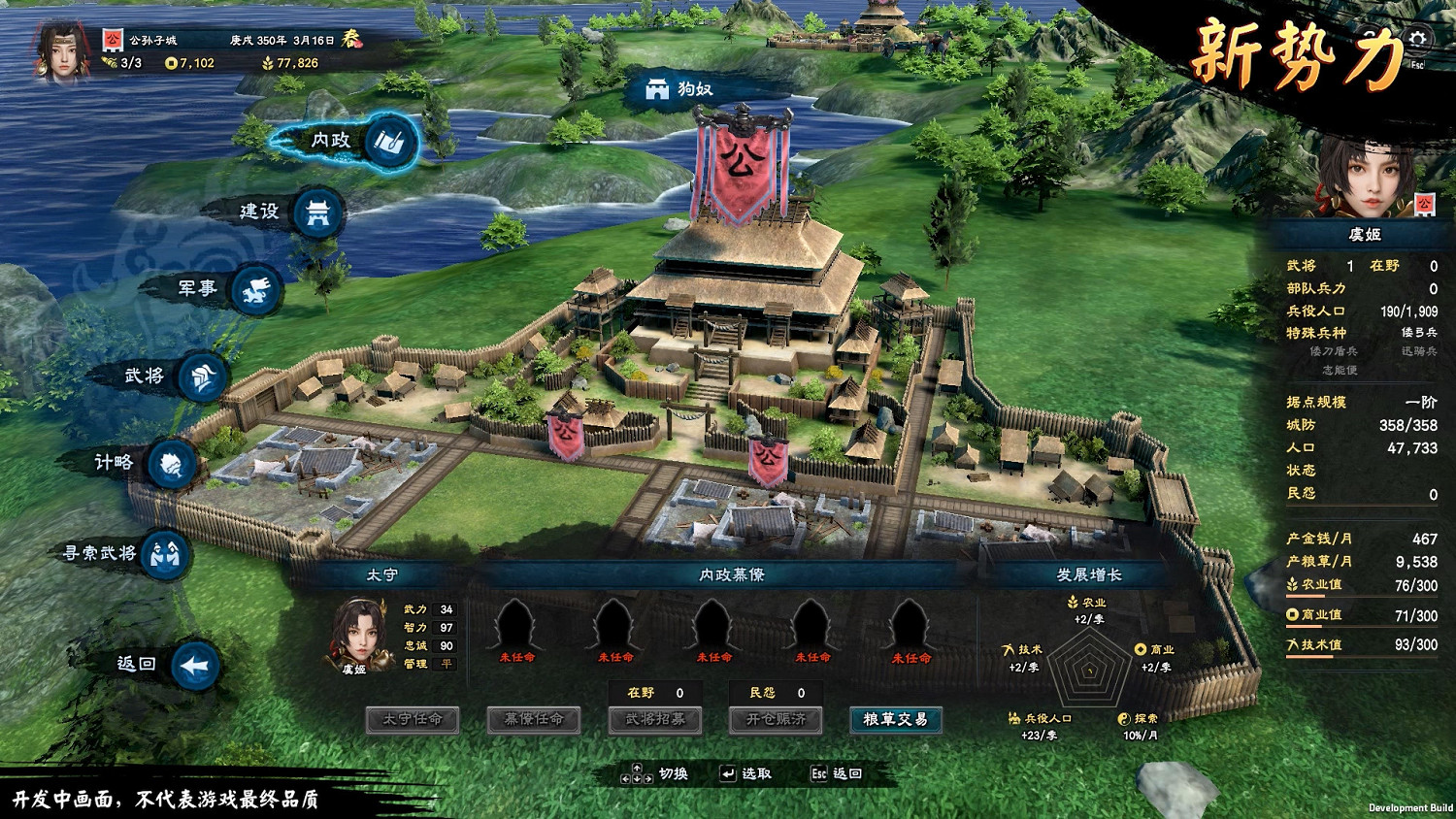Select 寻索武将 to search for officers
The width and height of the screenshot is (1456, 819).
click(165, 554)
